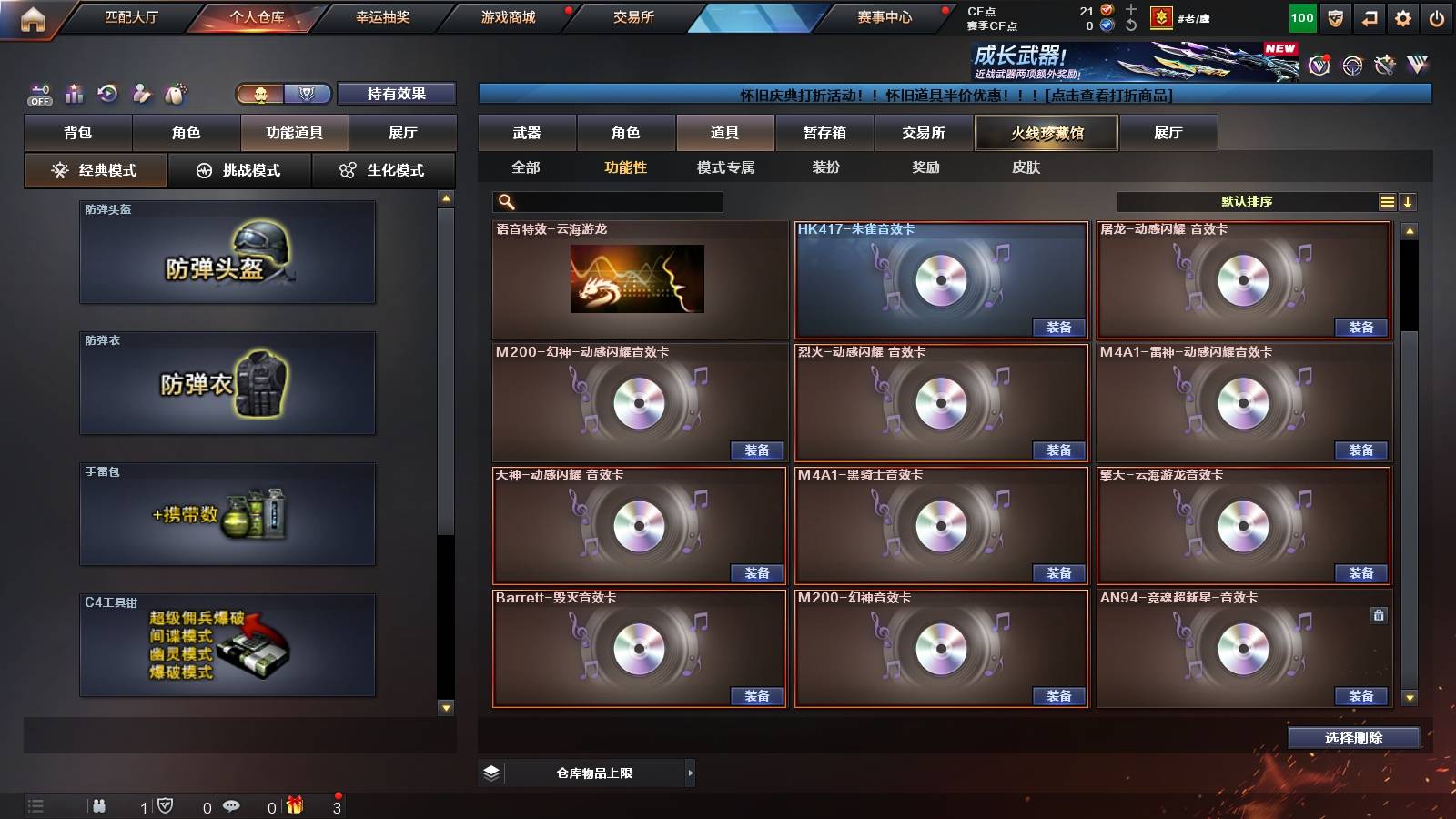Switch to the 火线珍藏馆 tab

[x=1046, y=133]
